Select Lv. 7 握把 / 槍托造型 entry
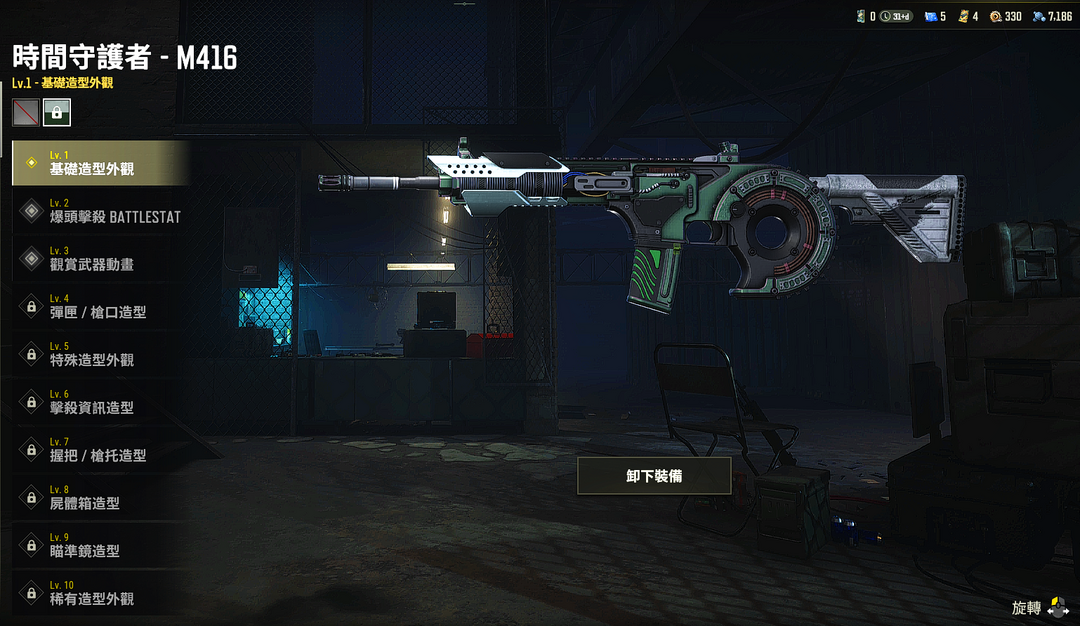This screenshot has height=626, width=1080. [x=98, y=450]
